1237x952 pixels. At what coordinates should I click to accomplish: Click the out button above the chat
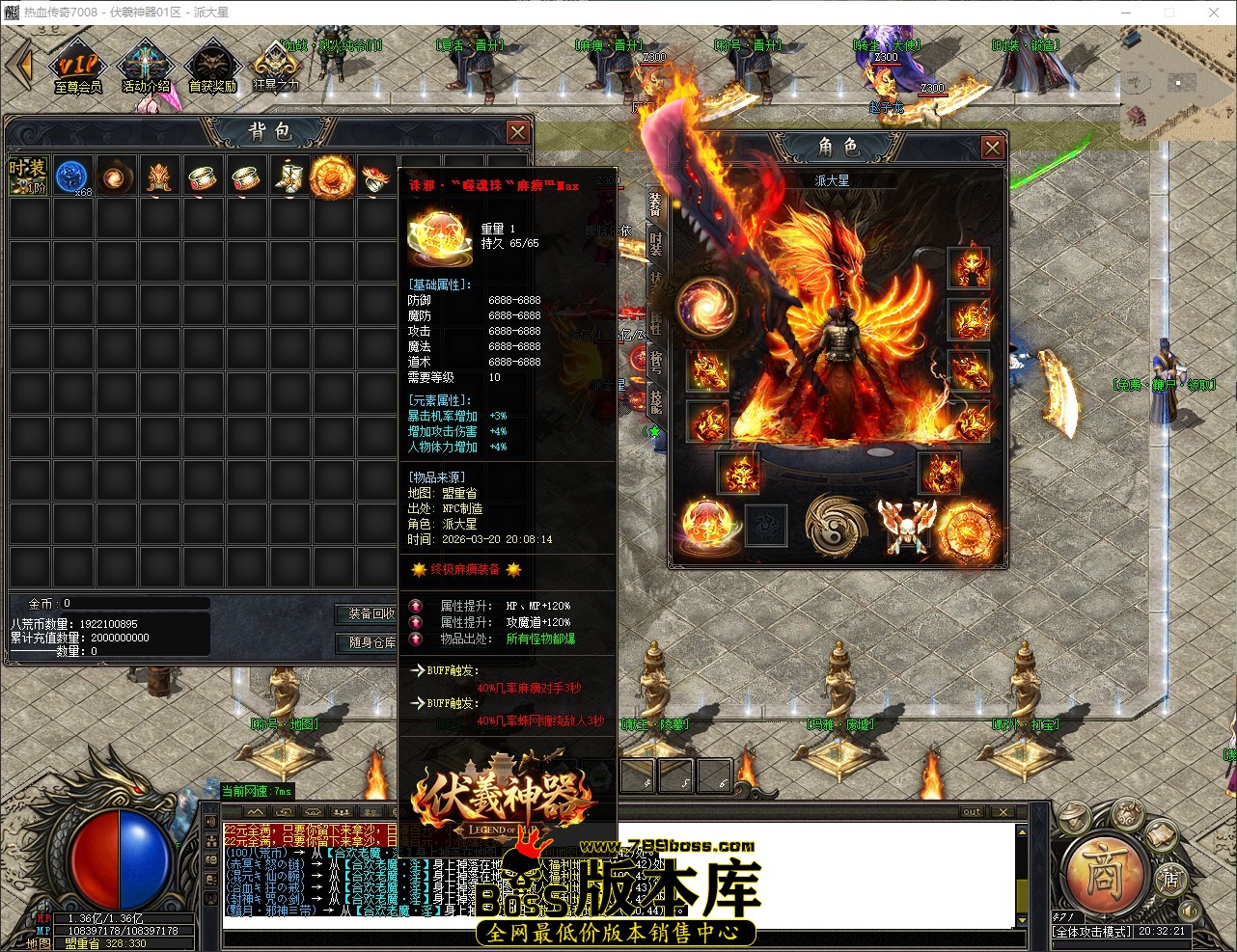click(971, 813)
